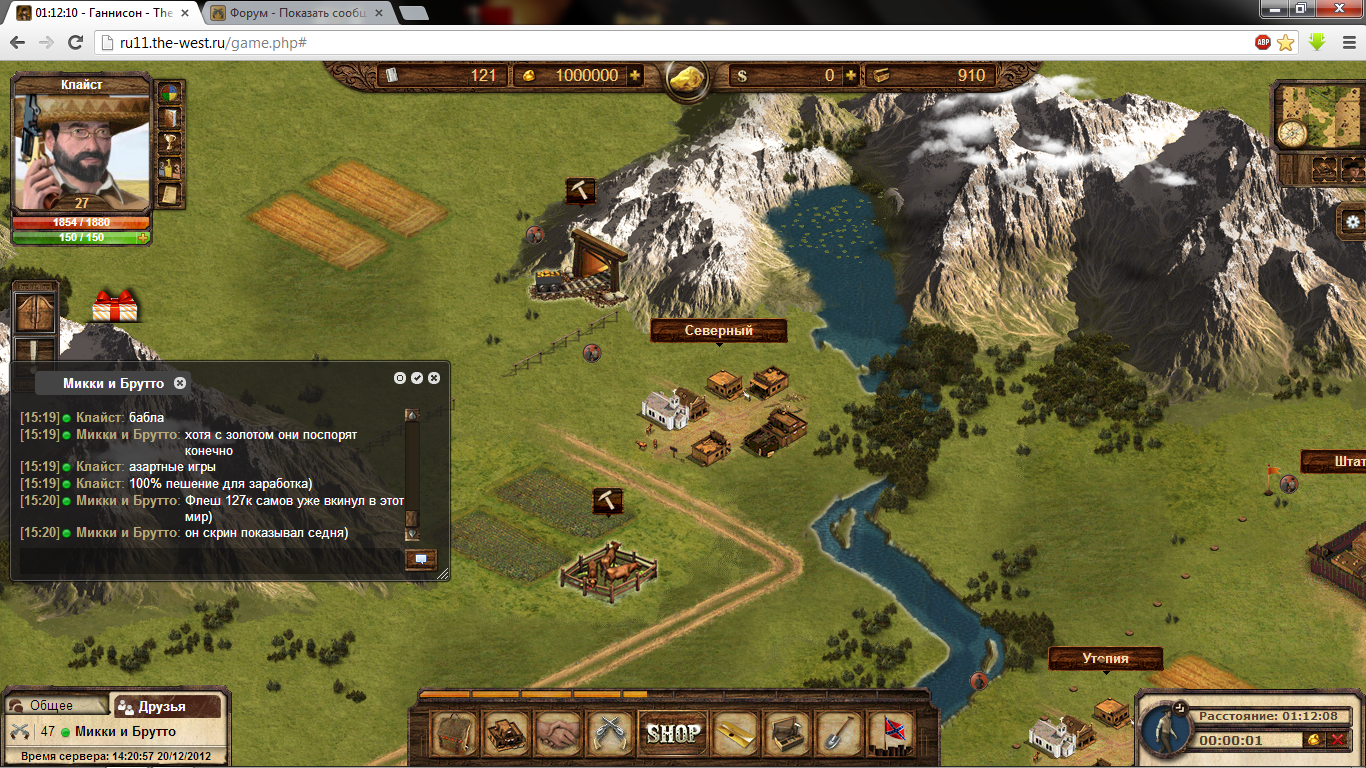Open the backpack inventory icon
This screenshot has width=1366, height=768.
453,734
